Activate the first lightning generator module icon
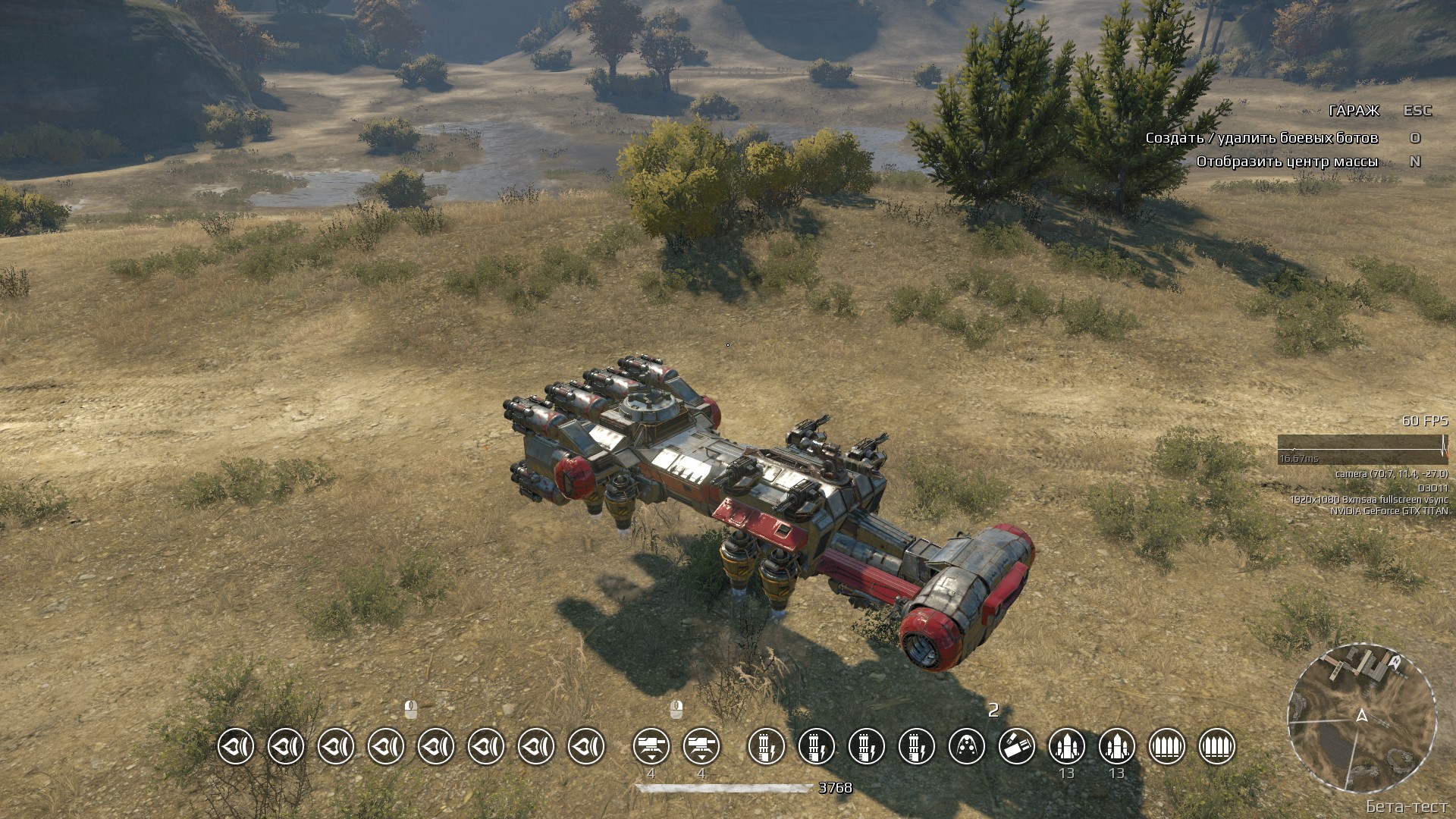 coord(767,747)
